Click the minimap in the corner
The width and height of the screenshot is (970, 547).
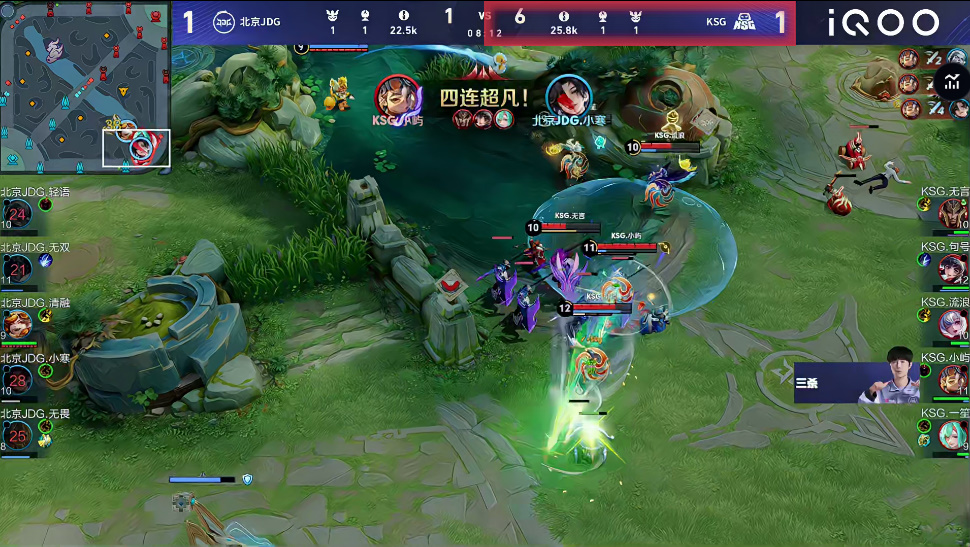click(85, 86)
